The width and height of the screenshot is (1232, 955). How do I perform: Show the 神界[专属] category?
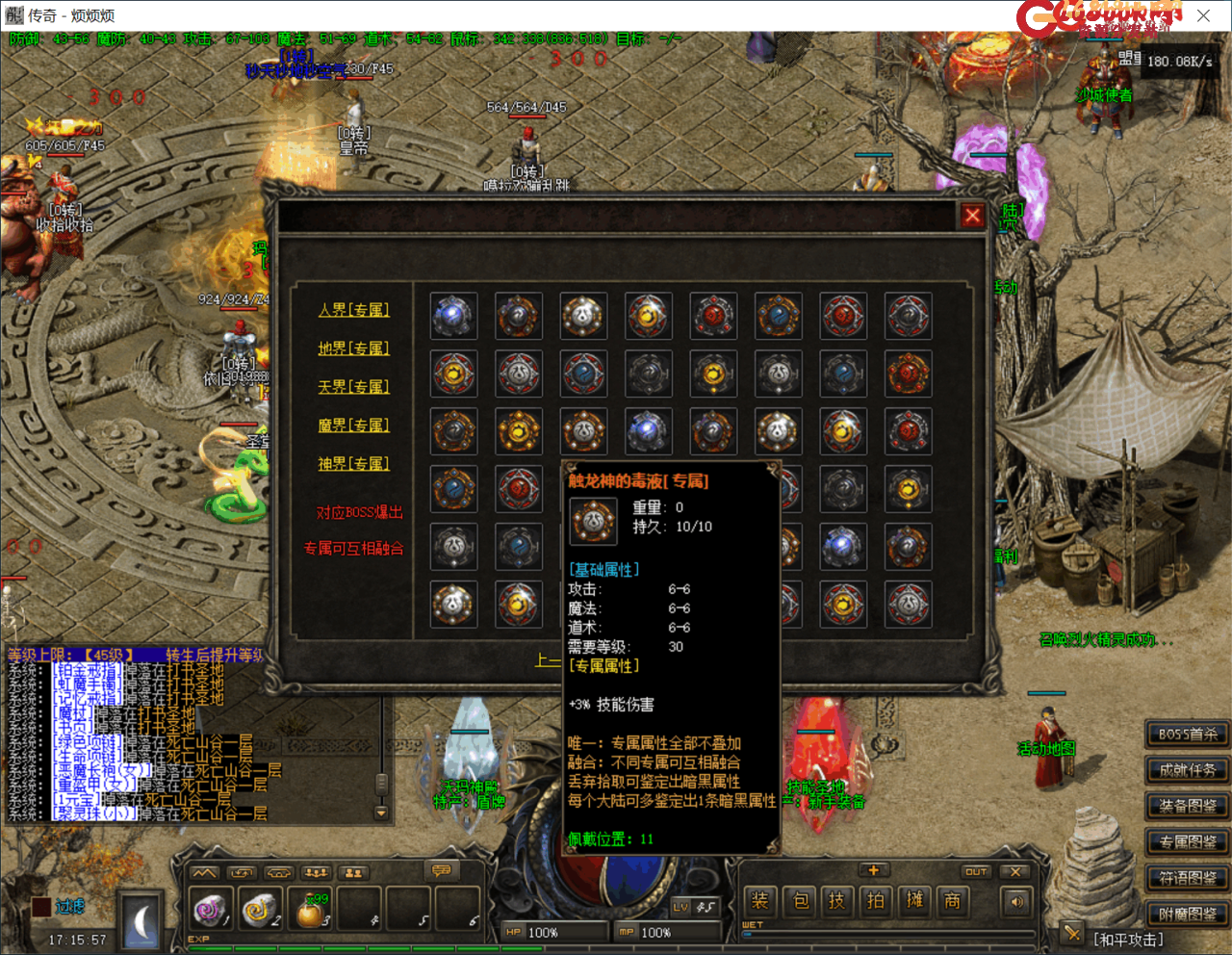pos(354,464)
